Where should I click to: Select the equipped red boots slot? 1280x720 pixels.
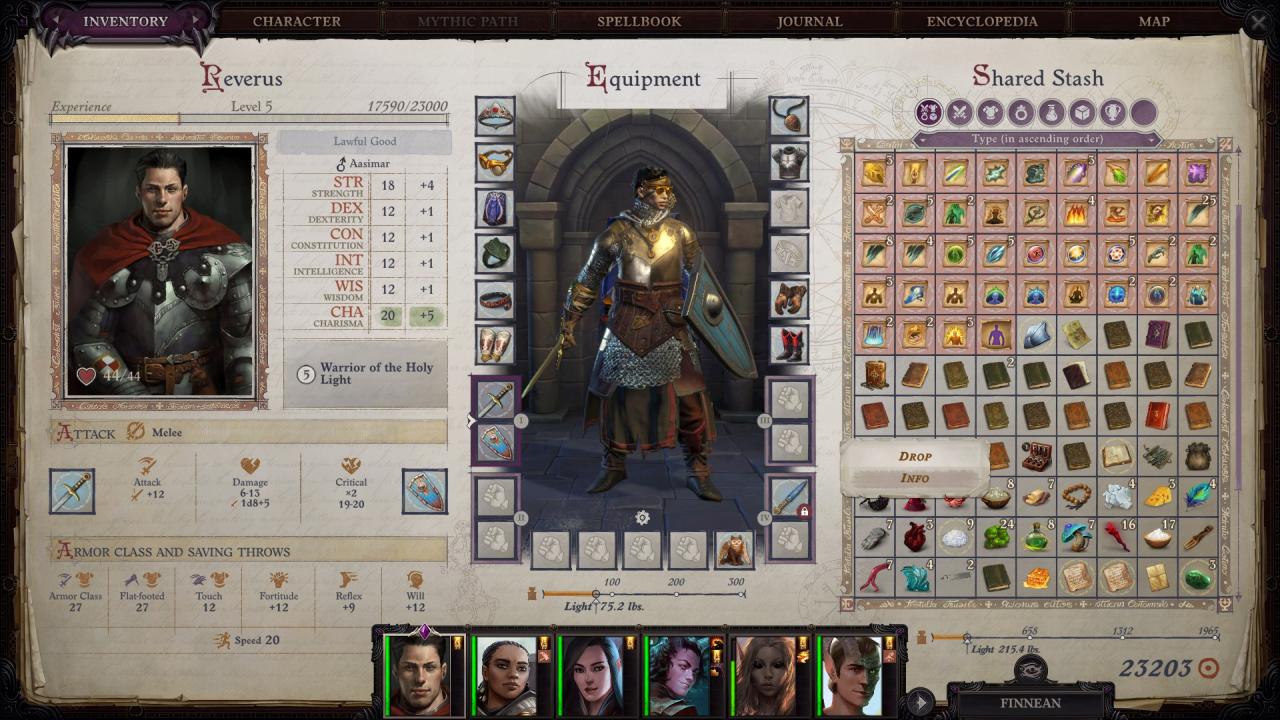point(790,344)
